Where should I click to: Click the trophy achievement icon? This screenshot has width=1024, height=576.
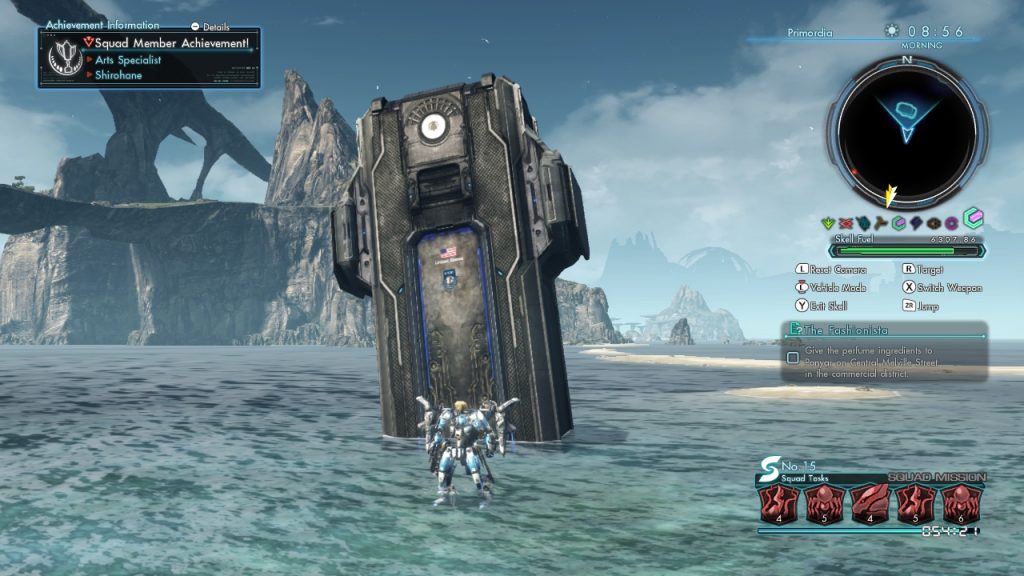65,59
